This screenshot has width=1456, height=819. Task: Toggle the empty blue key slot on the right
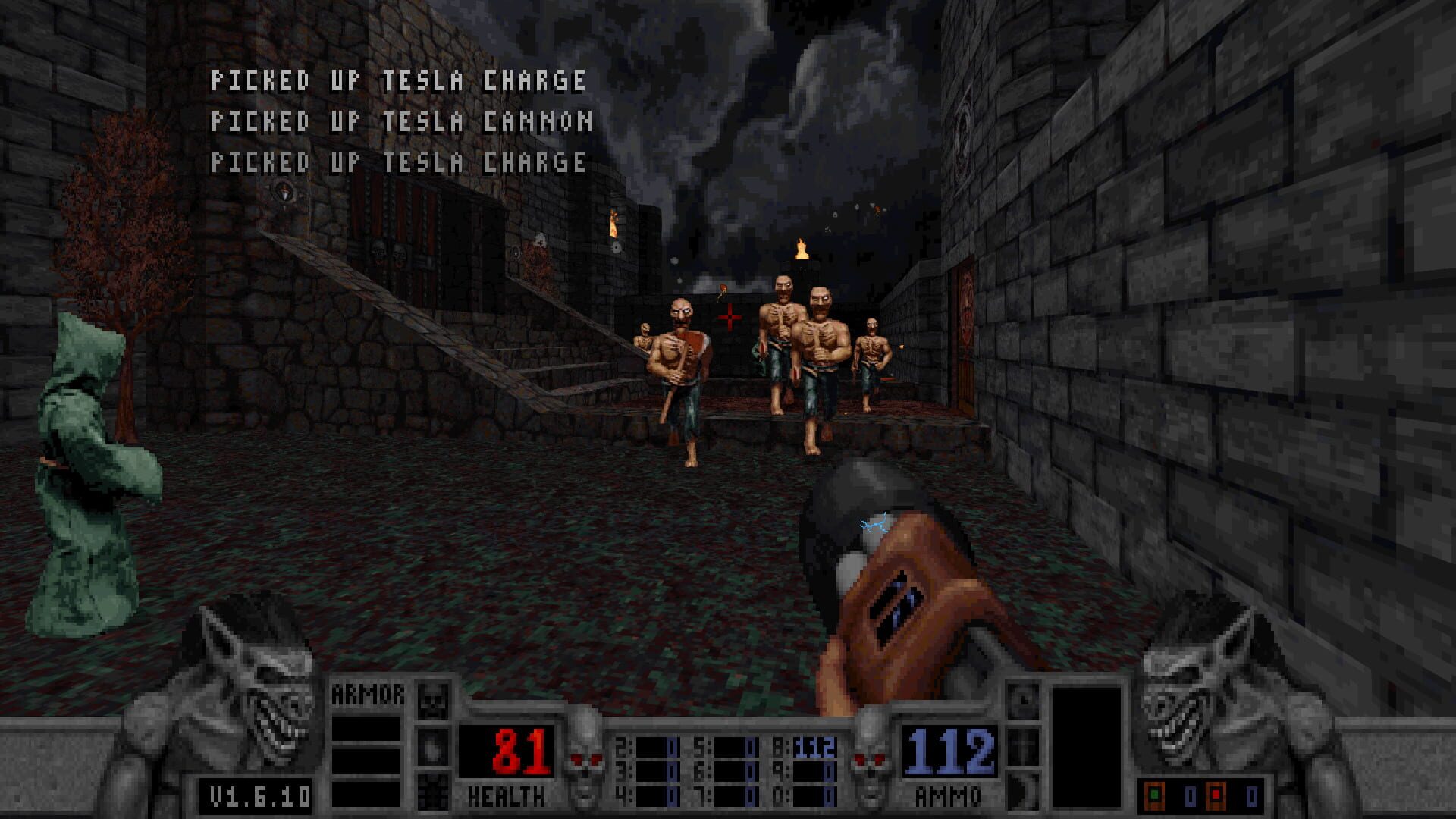[1252, 794]
